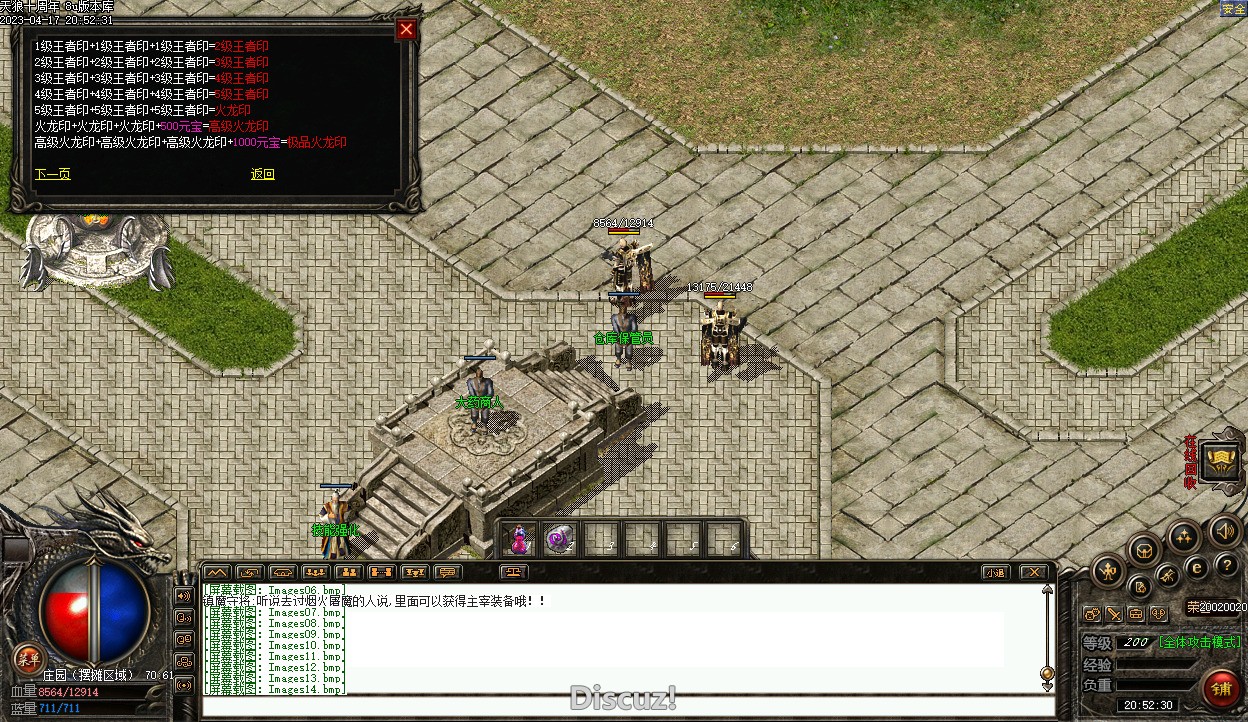
Task: Close the chat panel with X
Action: tap(1034, 573)
